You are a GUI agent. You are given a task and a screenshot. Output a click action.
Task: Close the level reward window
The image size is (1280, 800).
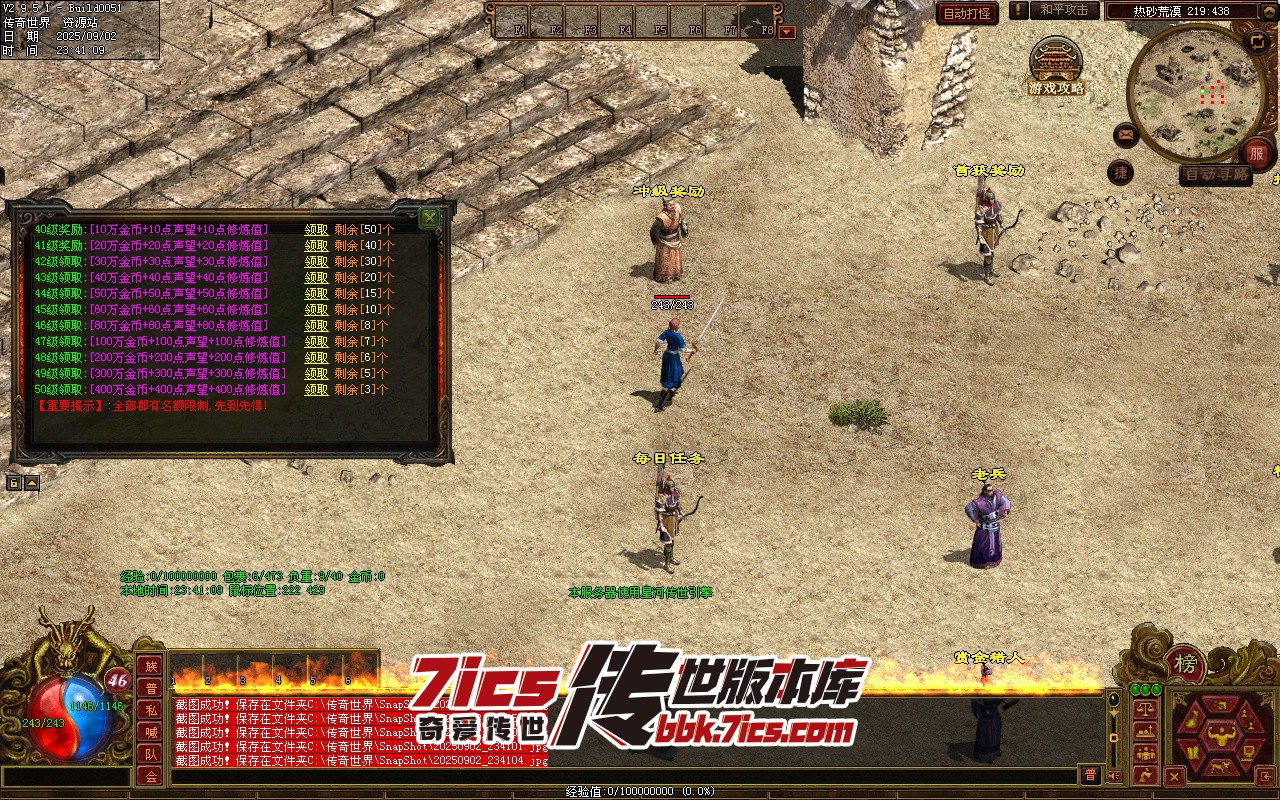click(x=429, y=217)
